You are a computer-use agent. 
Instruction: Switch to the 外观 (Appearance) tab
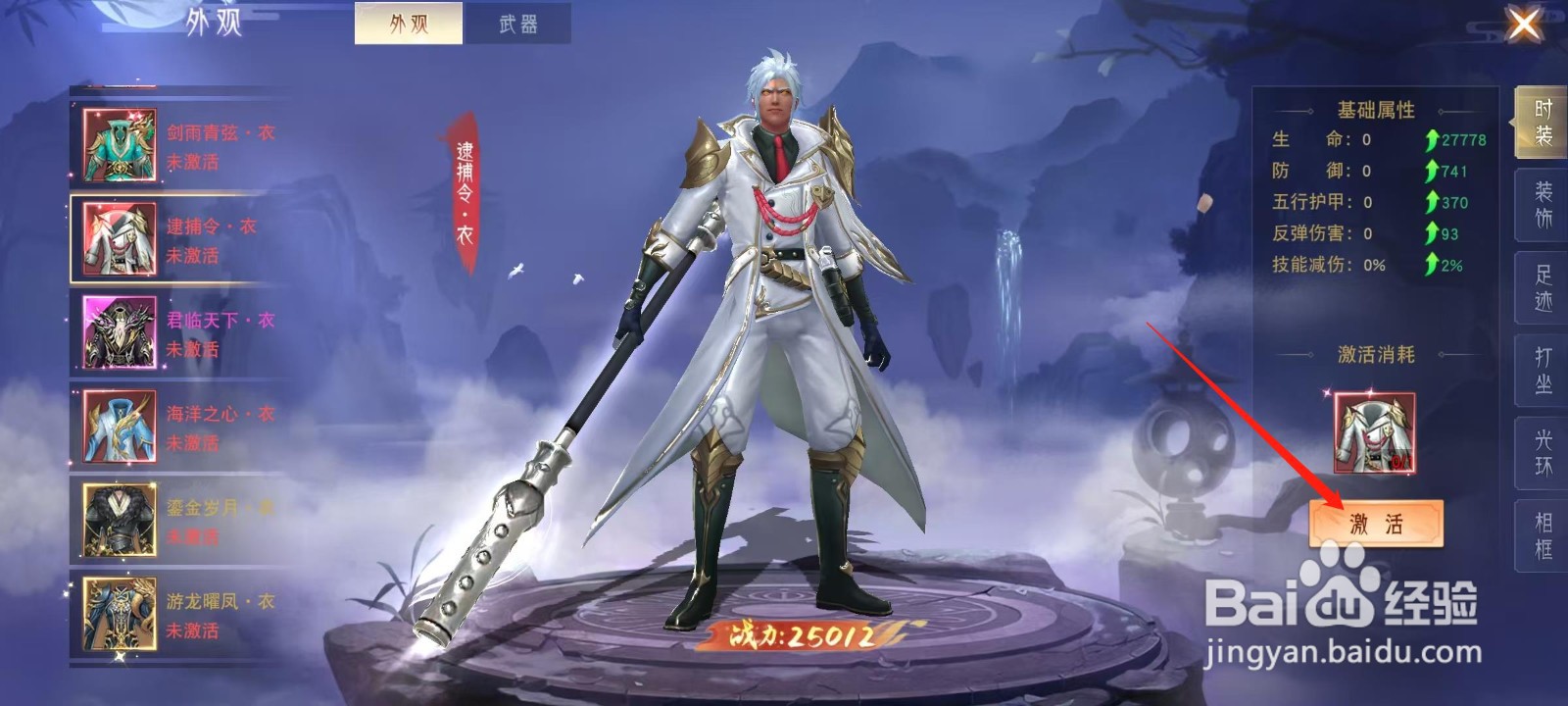[409, 22]
